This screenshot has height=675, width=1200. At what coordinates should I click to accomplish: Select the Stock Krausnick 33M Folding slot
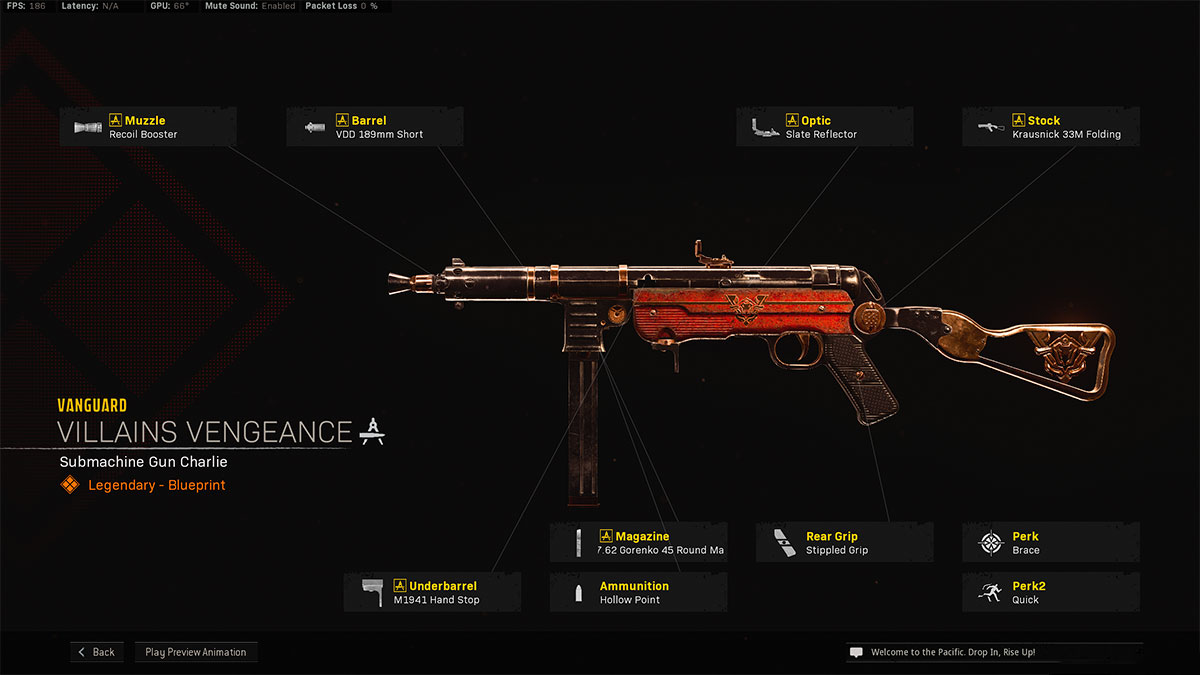click(x=1051, y=127)
